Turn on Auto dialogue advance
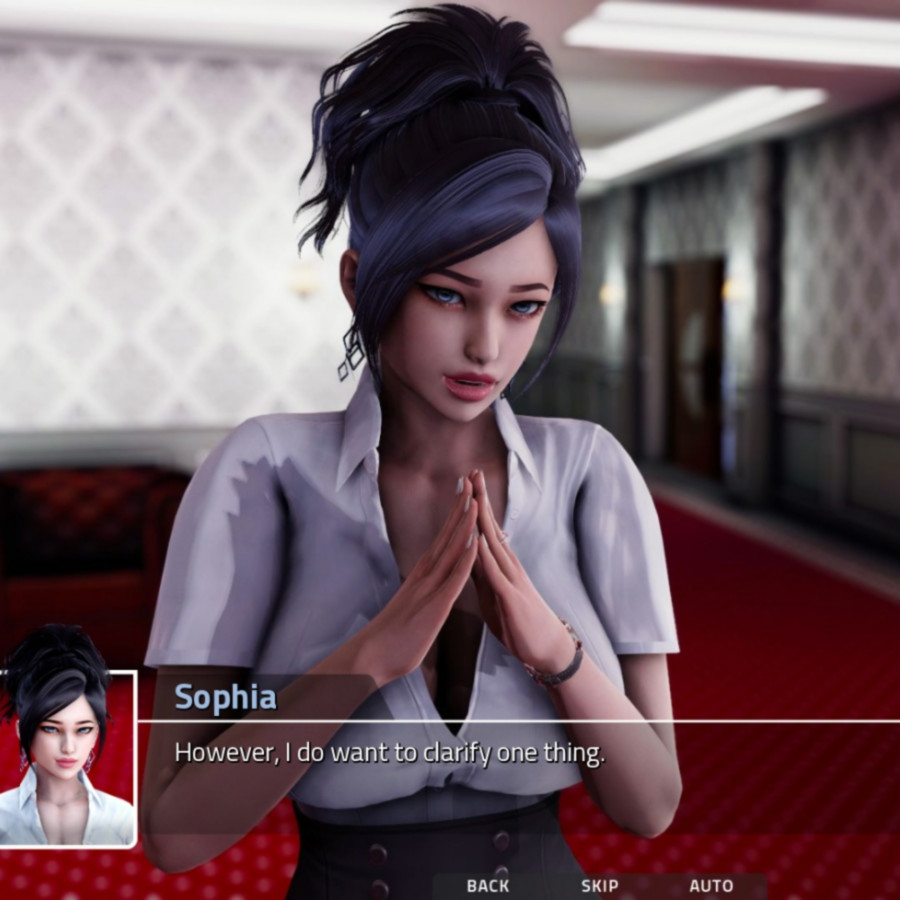Viewport: 900px width, 900px height. (711, 886)
